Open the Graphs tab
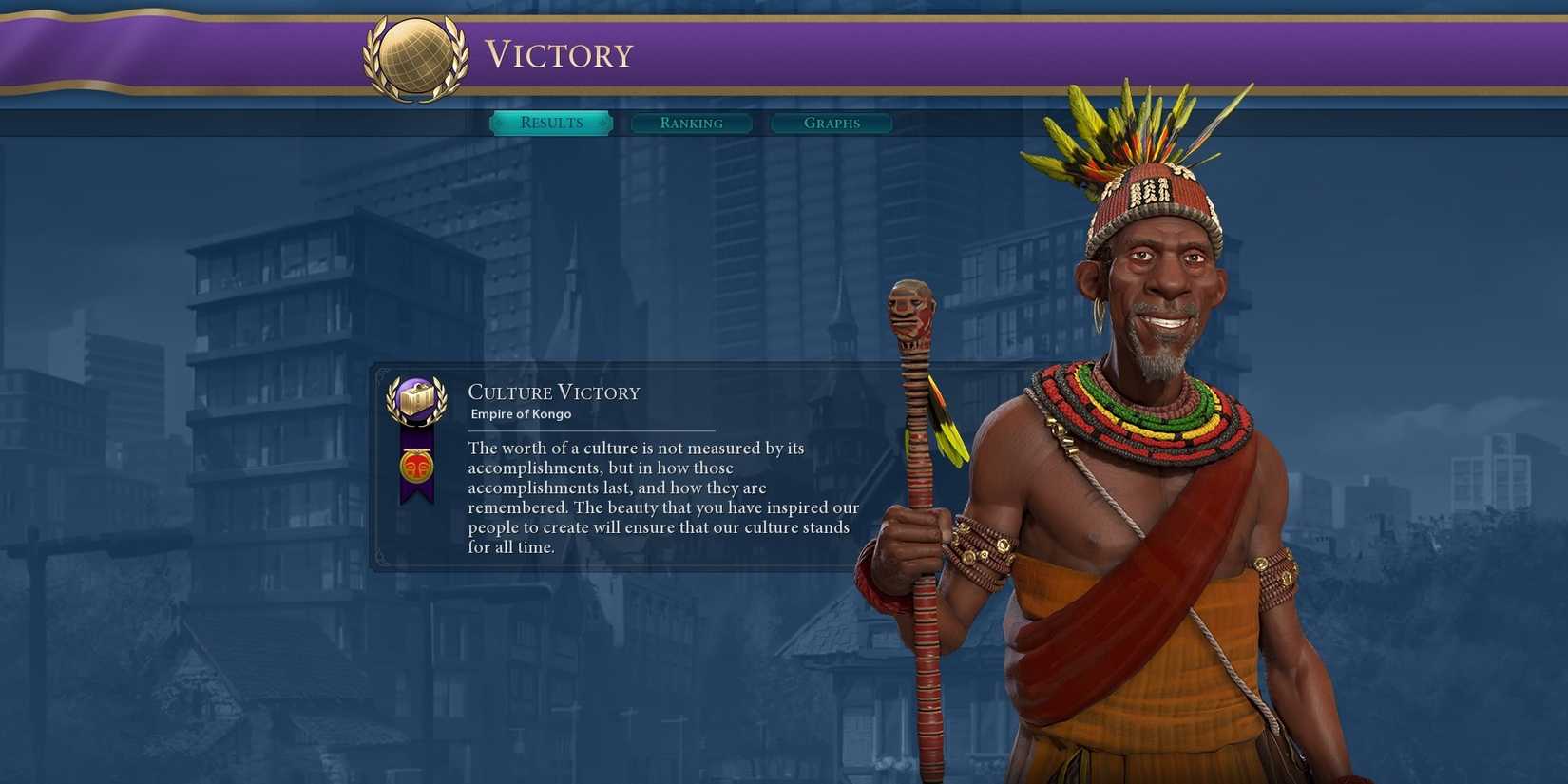Image resolution: width=1568 pixels, height=784 pixels. point(831,123)
